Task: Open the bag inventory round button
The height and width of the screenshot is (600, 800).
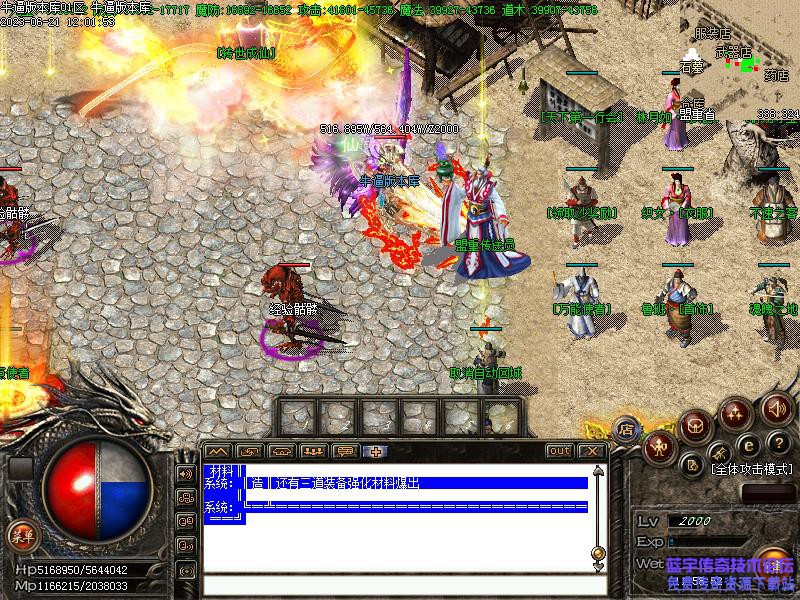Action: coord(695,424)
